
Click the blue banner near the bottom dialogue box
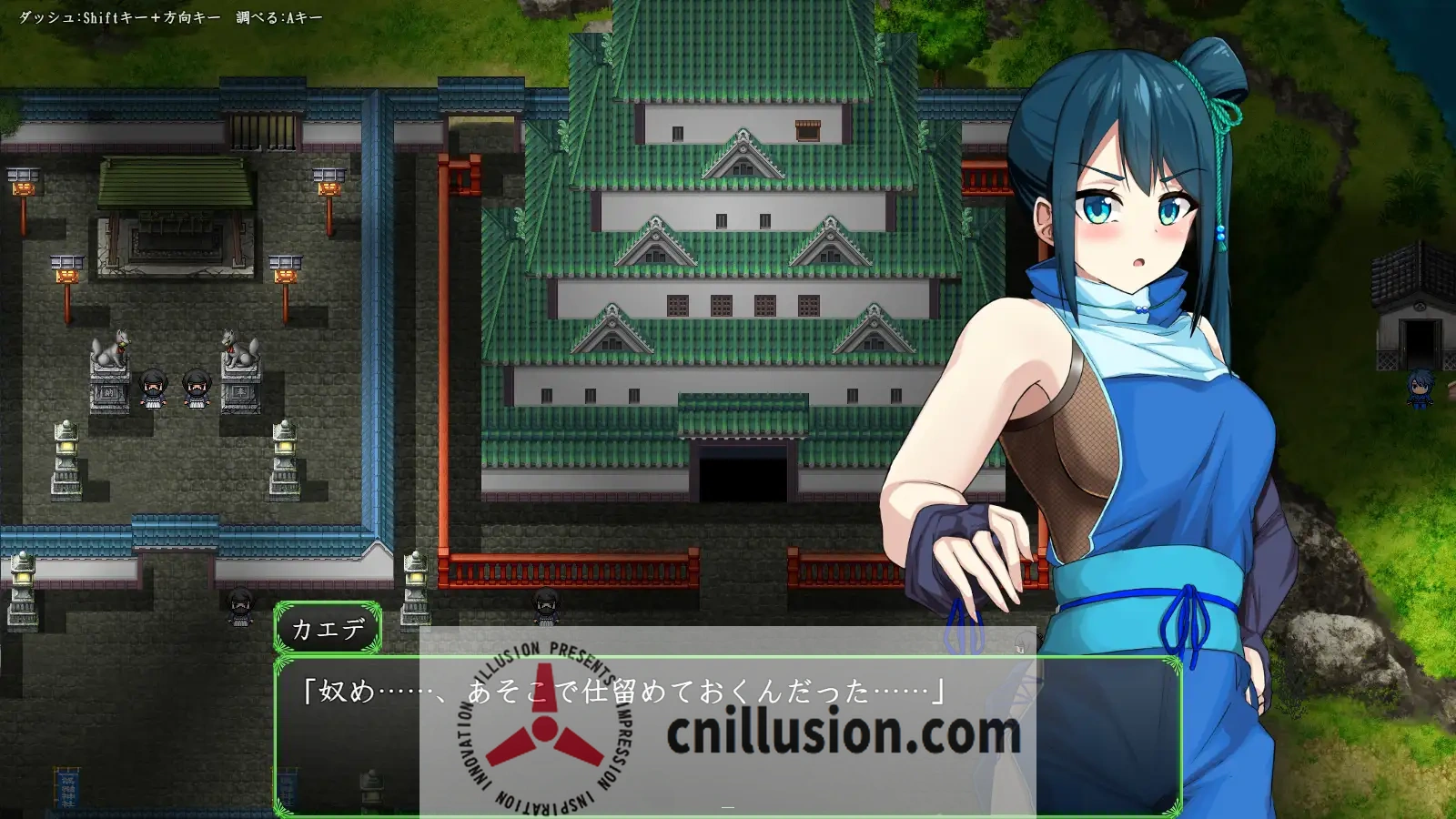pos(287,789)
